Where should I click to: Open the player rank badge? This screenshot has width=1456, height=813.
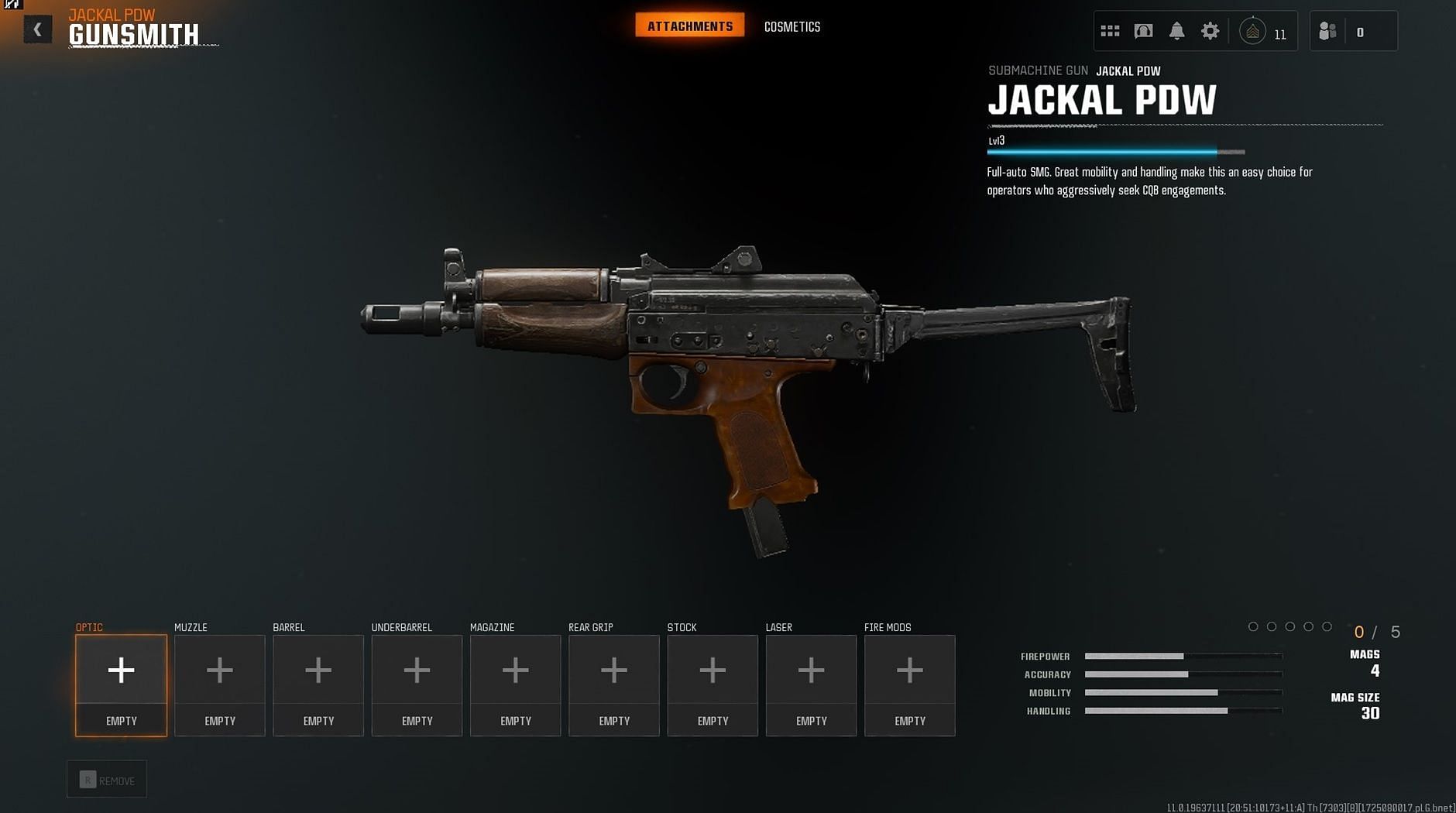pos(1252,32)
